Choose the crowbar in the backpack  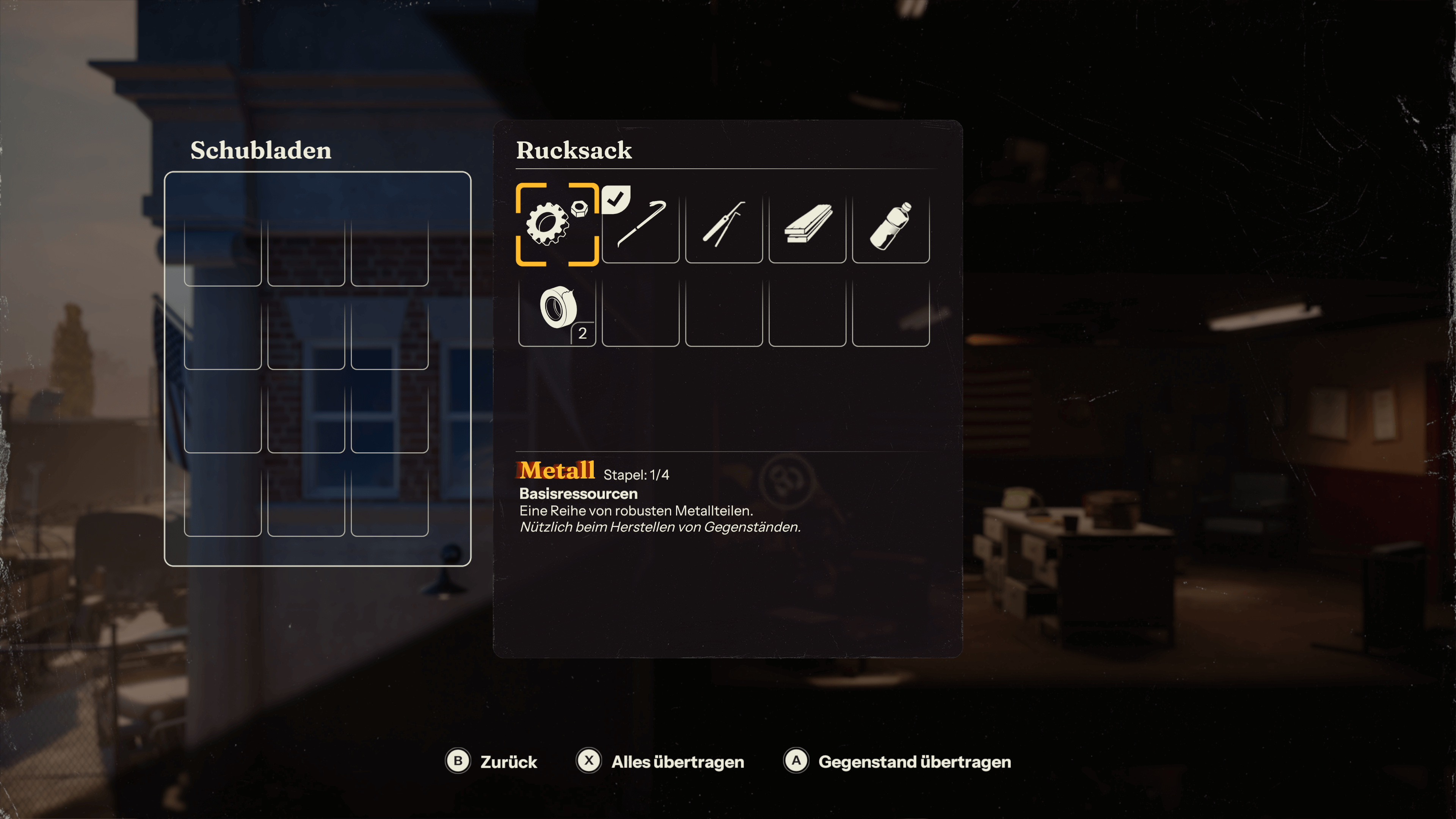[640, 225]
